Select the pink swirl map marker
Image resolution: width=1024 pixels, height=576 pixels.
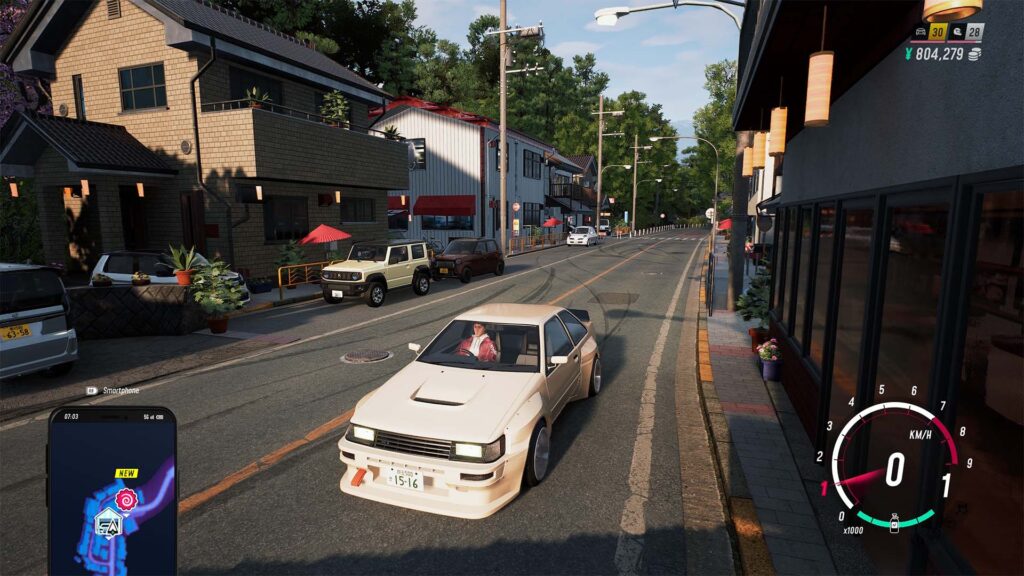[127, 499]
